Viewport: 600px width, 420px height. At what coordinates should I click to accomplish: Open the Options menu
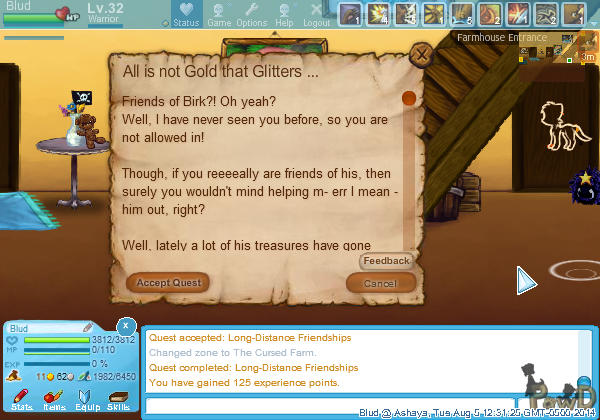click(x=251, y=14)
